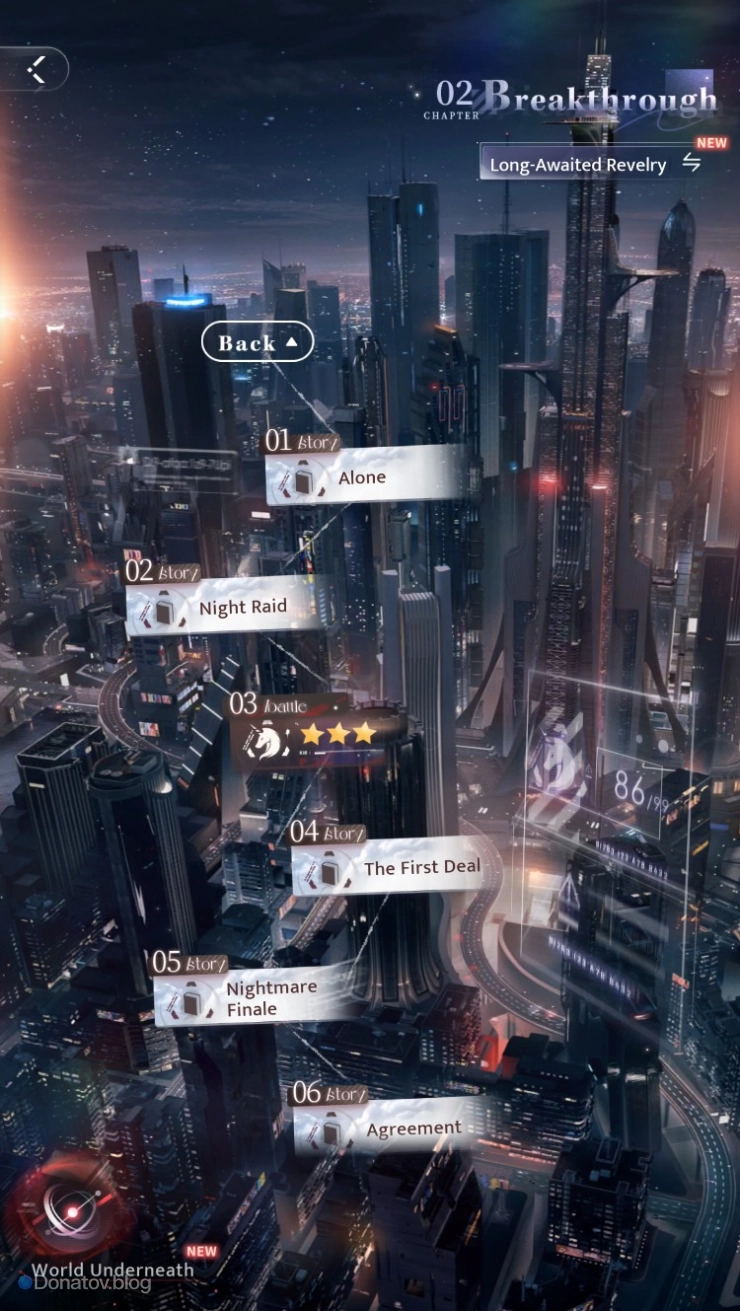View the 86/99 chapter progress panel

click(x=630, y=790)
